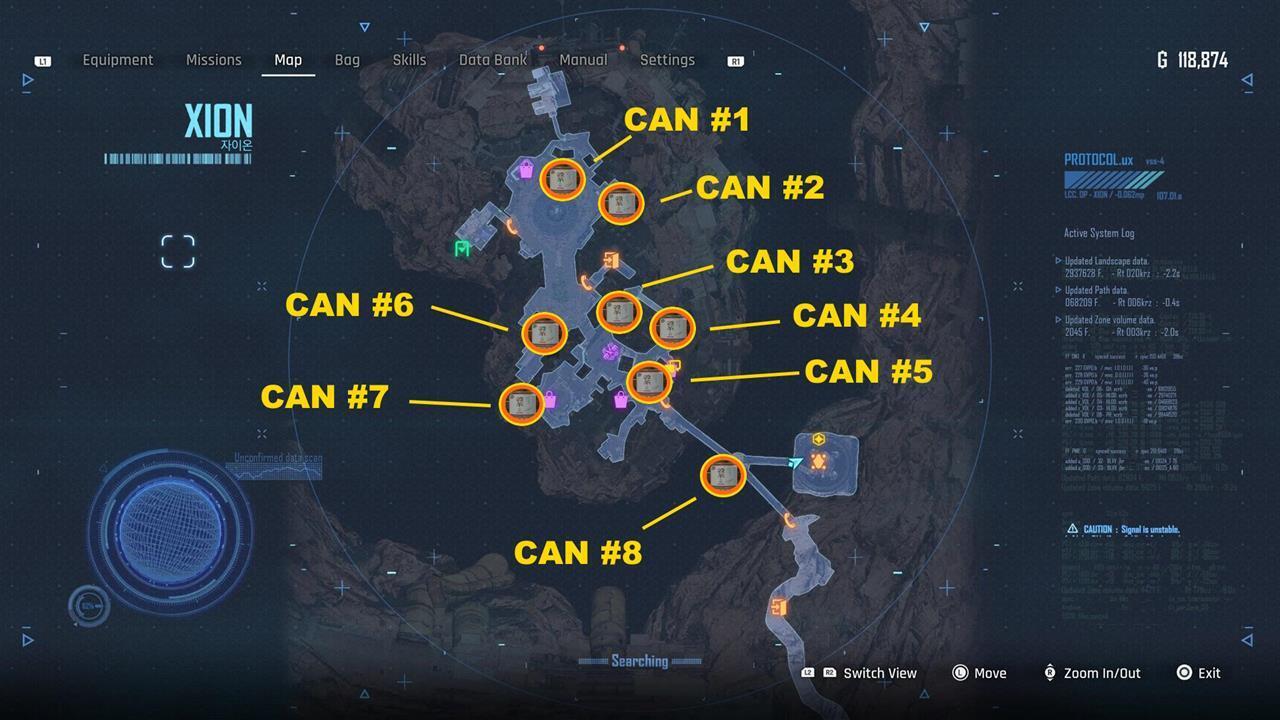Choose the Can #7 map marker
The image size is (1280, 720).
(x=522, y=404)
